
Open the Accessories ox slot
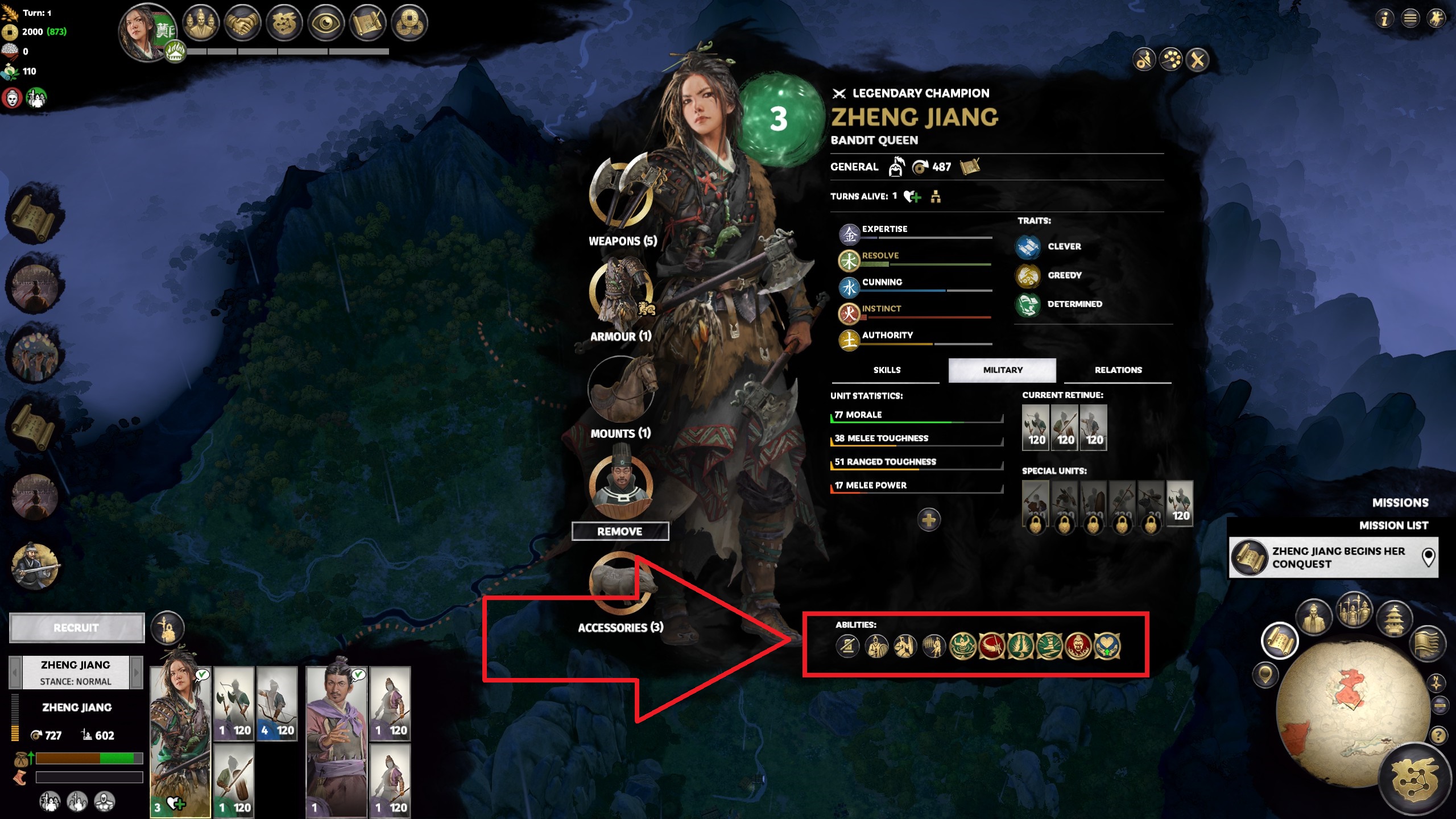point(621,584)
